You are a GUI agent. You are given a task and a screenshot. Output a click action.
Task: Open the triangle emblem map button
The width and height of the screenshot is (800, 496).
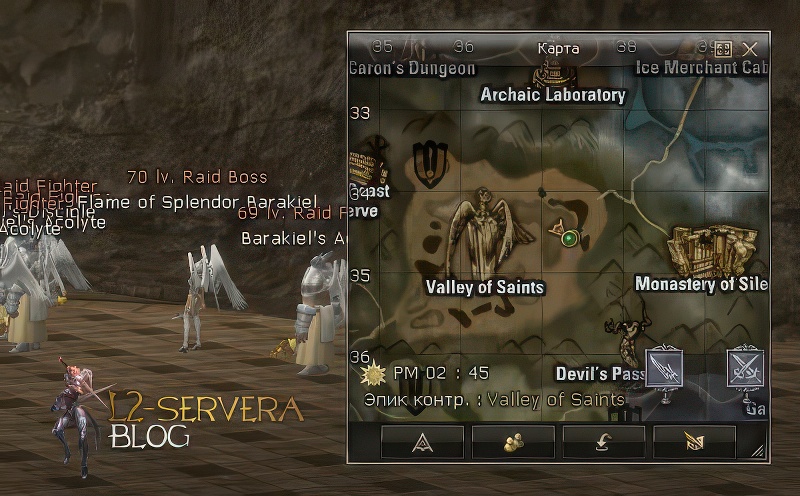click(422, 442)
